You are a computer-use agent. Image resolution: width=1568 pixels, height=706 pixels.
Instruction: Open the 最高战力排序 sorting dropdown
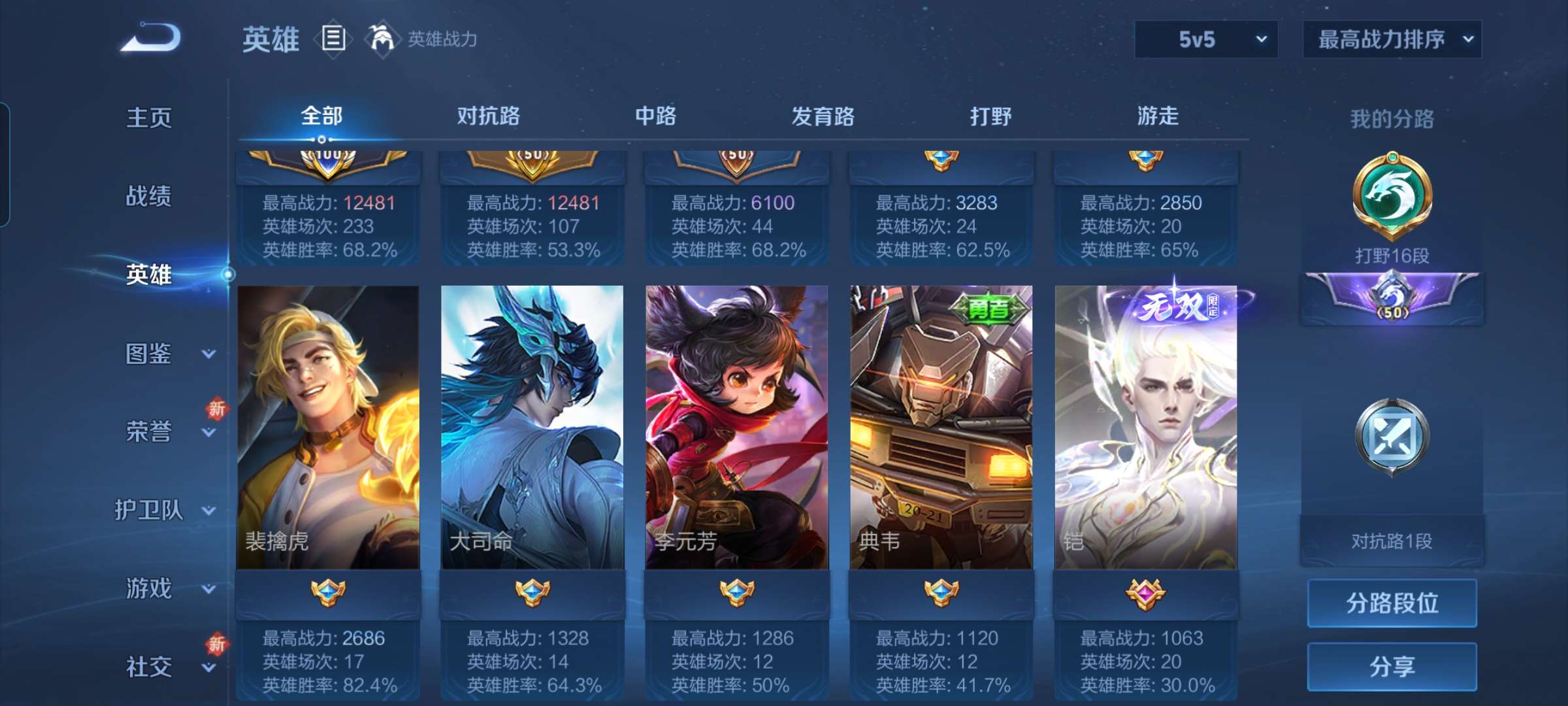pyautogui.click(x=1392, y=39)
